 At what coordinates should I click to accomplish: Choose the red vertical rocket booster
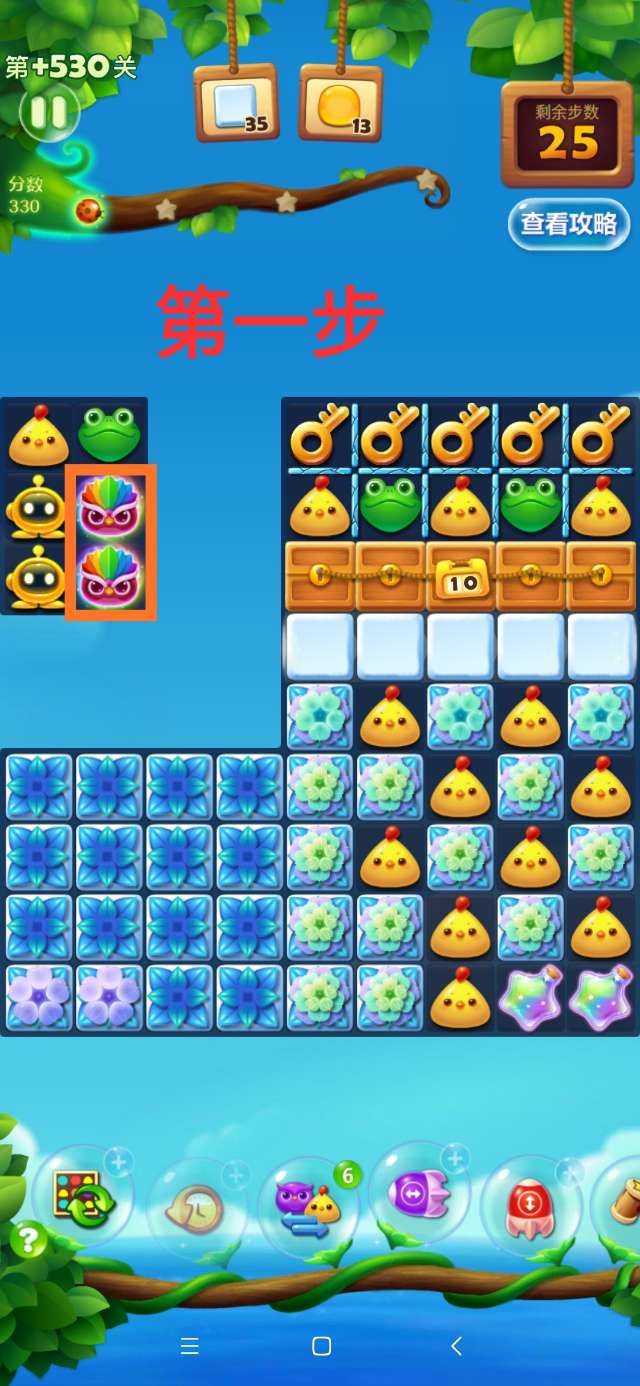point(531,1203)
